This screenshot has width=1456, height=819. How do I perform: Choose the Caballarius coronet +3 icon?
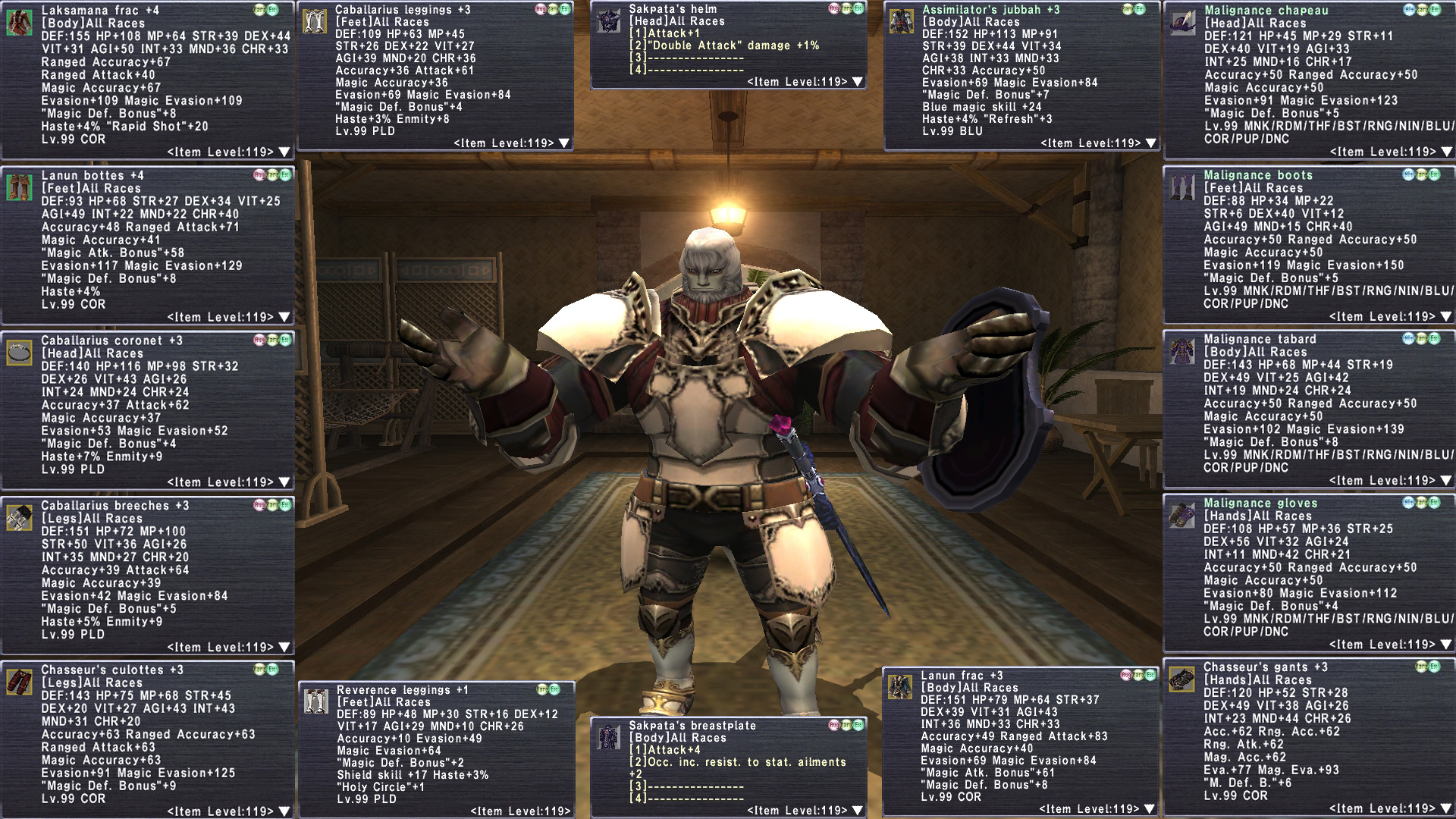click(19, 353)
